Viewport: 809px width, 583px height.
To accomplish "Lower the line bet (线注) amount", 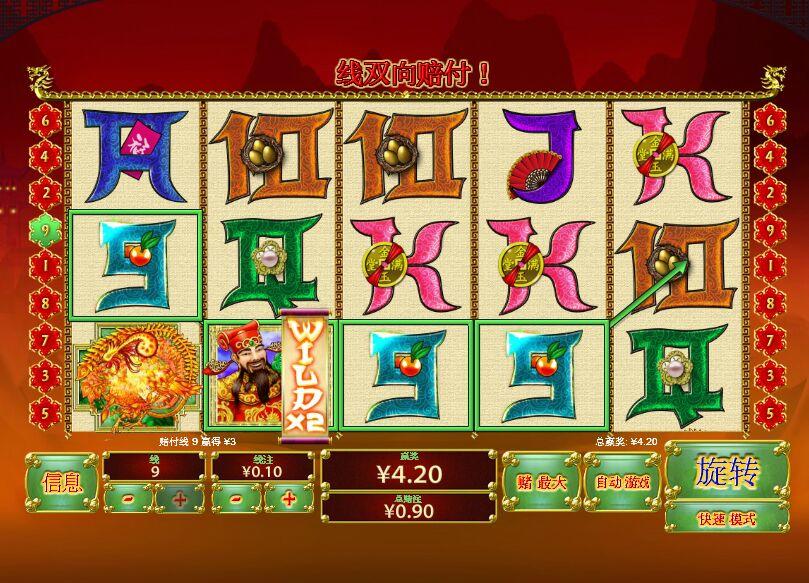I will (x=237, y=498).
